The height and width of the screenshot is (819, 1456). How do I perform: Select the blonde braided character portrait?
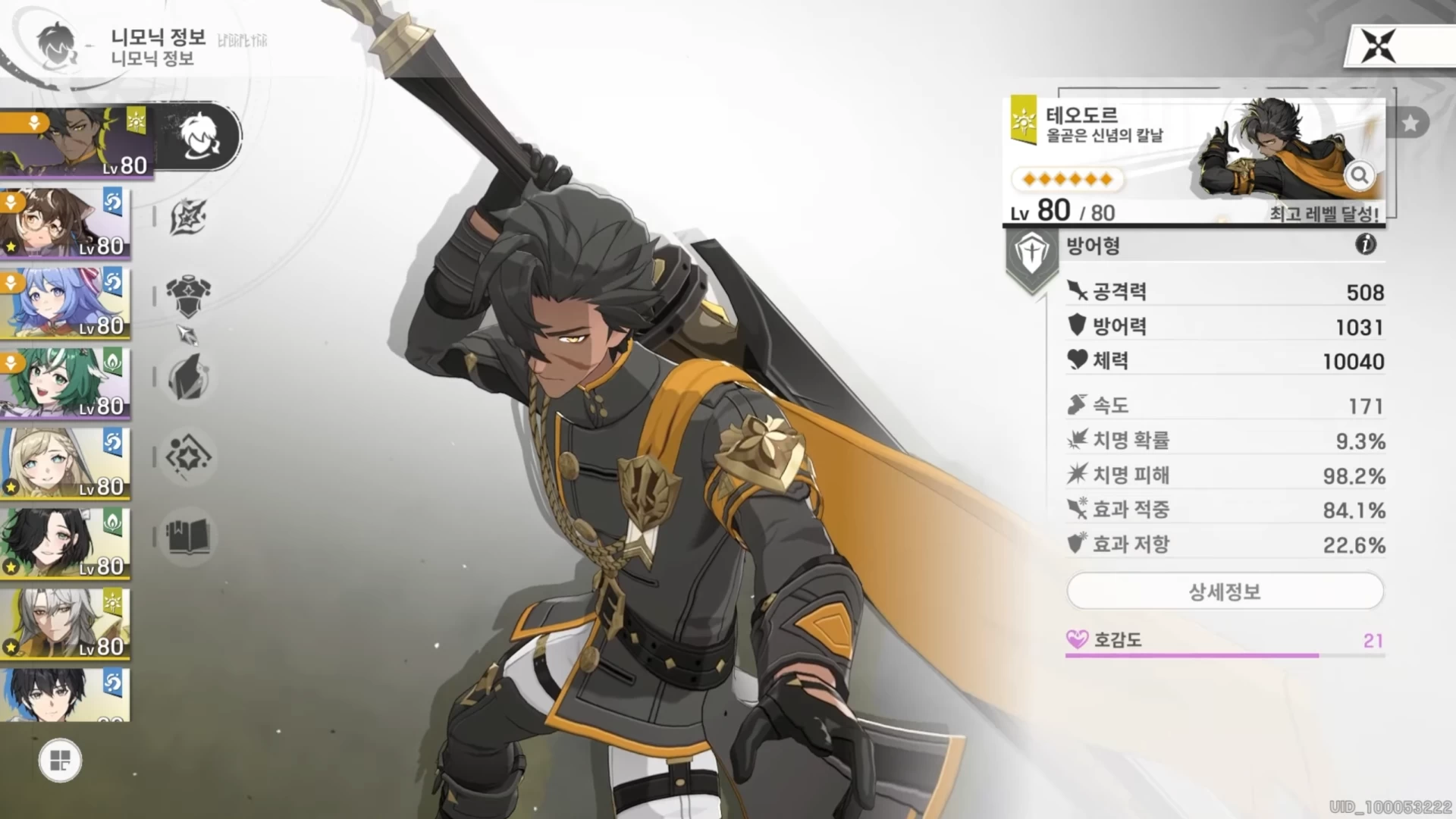pyautogui.click(x=65, y=463)
